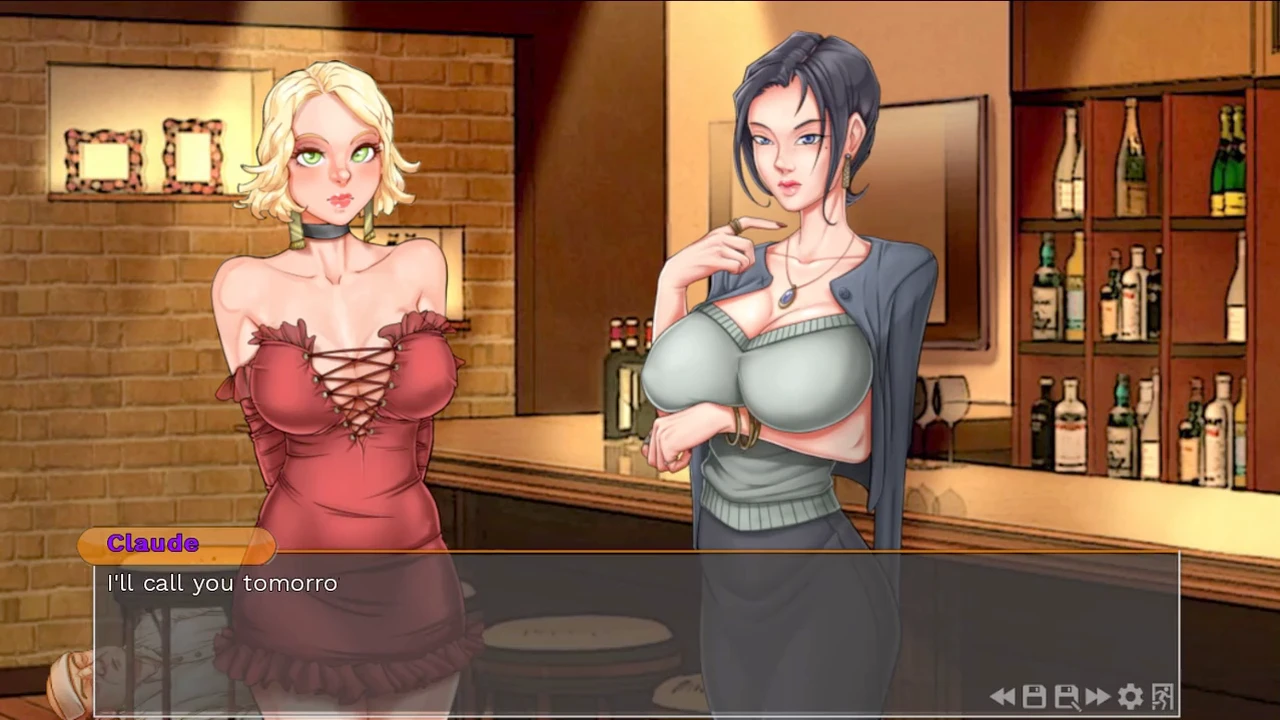
Task: Click the rewind dialogue arrows icon
Action: tap(1003, 697)
